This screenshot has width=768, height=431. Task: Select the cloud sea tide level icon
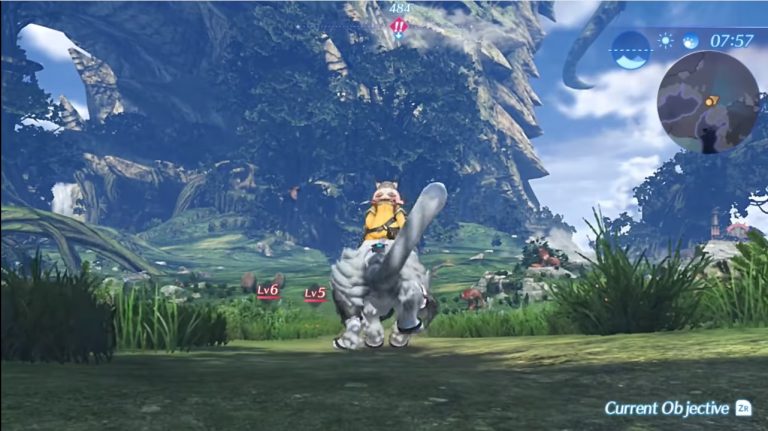(631, 49)
